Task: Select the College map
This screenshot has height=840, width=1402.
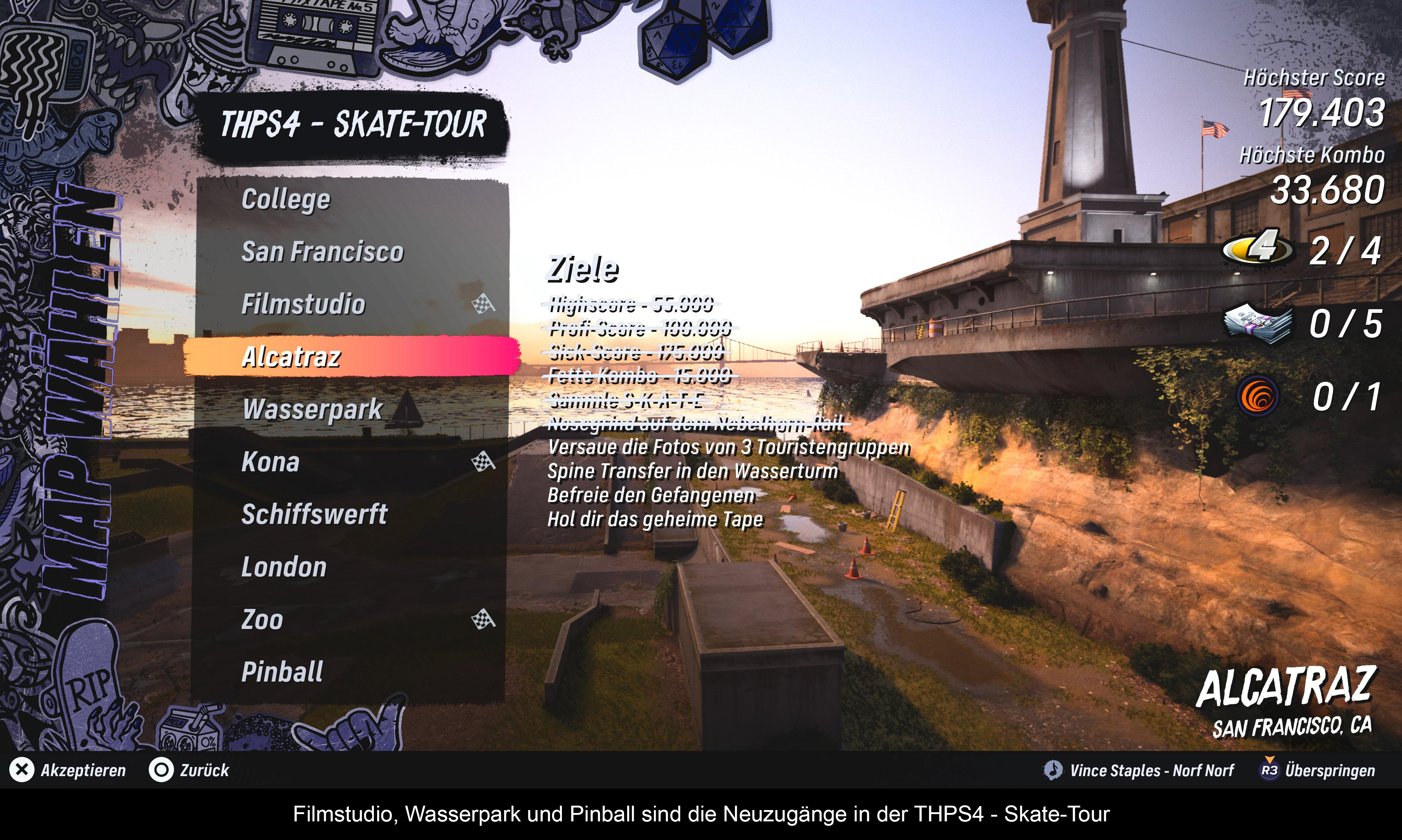Action: [x=286, y=199]
